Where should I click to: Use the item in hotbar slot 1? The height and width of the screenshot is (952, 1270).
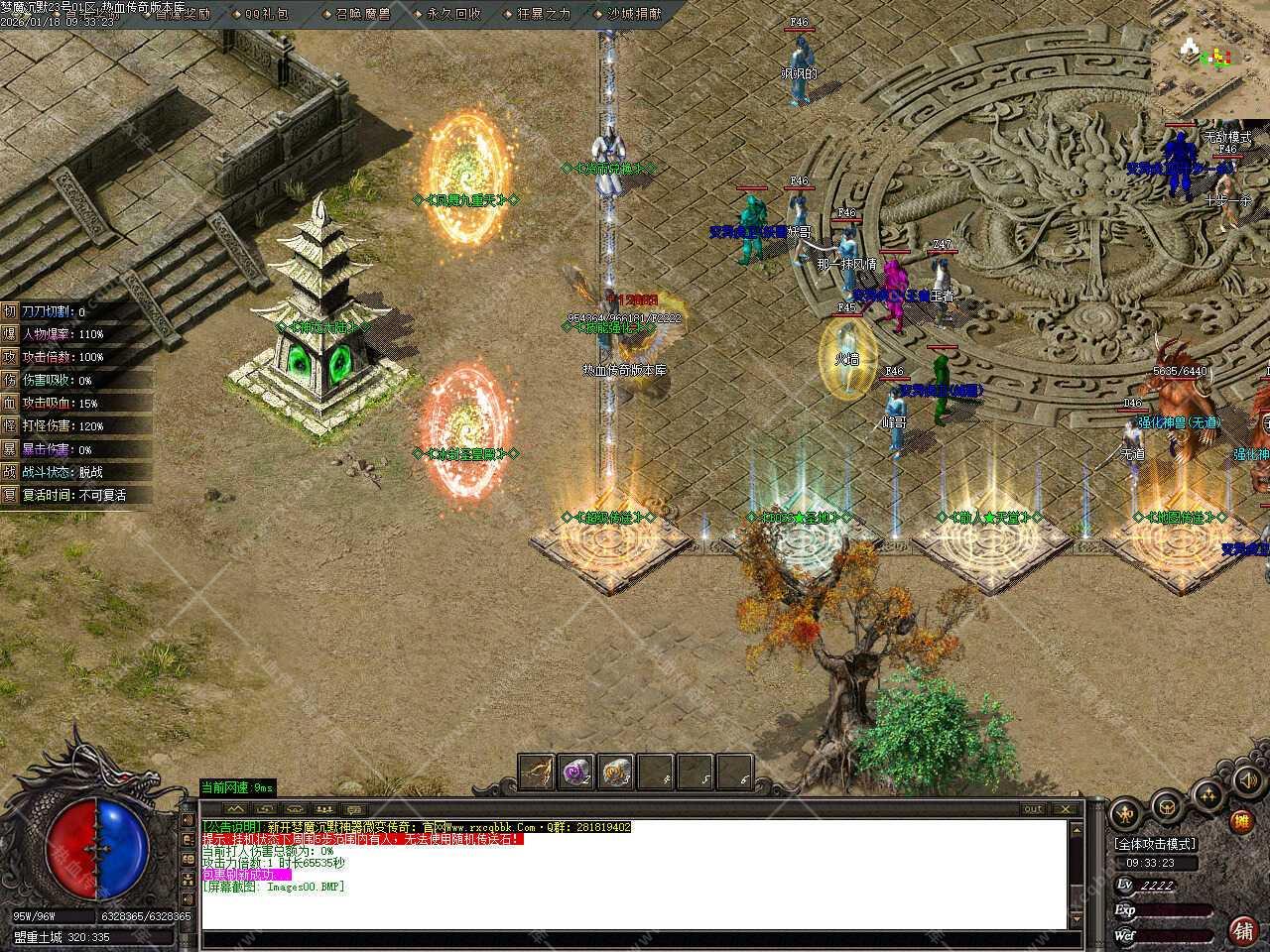coord(537,772)
